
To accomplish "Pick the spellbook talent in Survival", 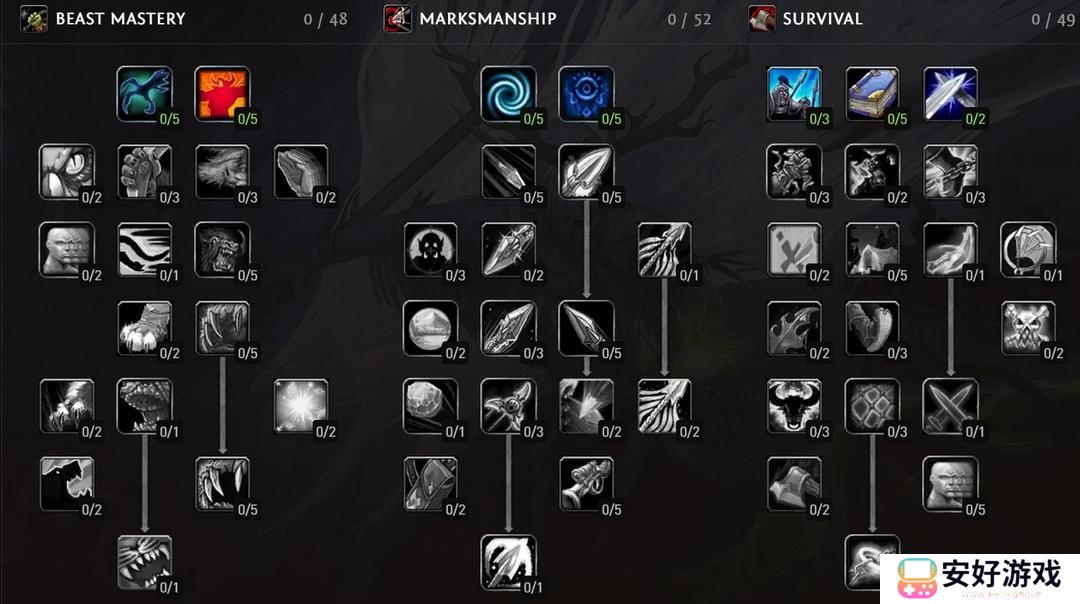I will [x=872, y=94].
